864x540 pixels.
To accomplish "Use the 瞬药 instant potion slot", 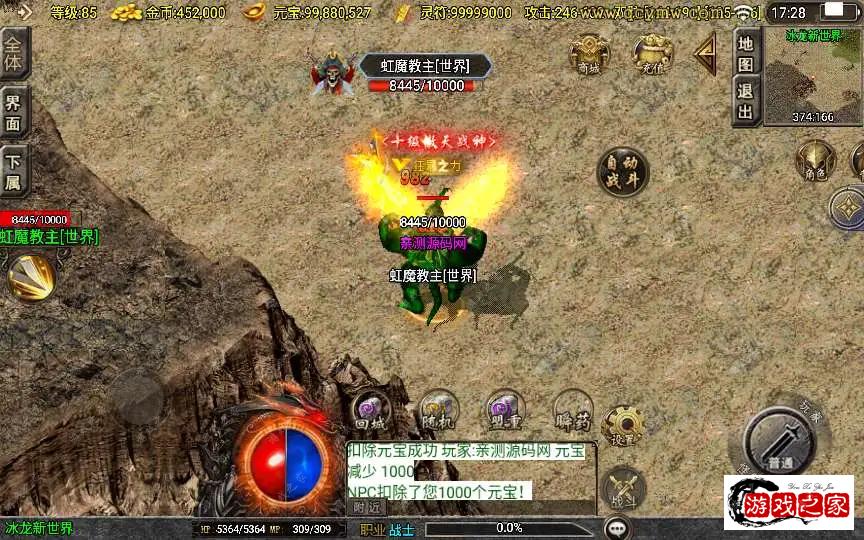I will tap(572, 411).
